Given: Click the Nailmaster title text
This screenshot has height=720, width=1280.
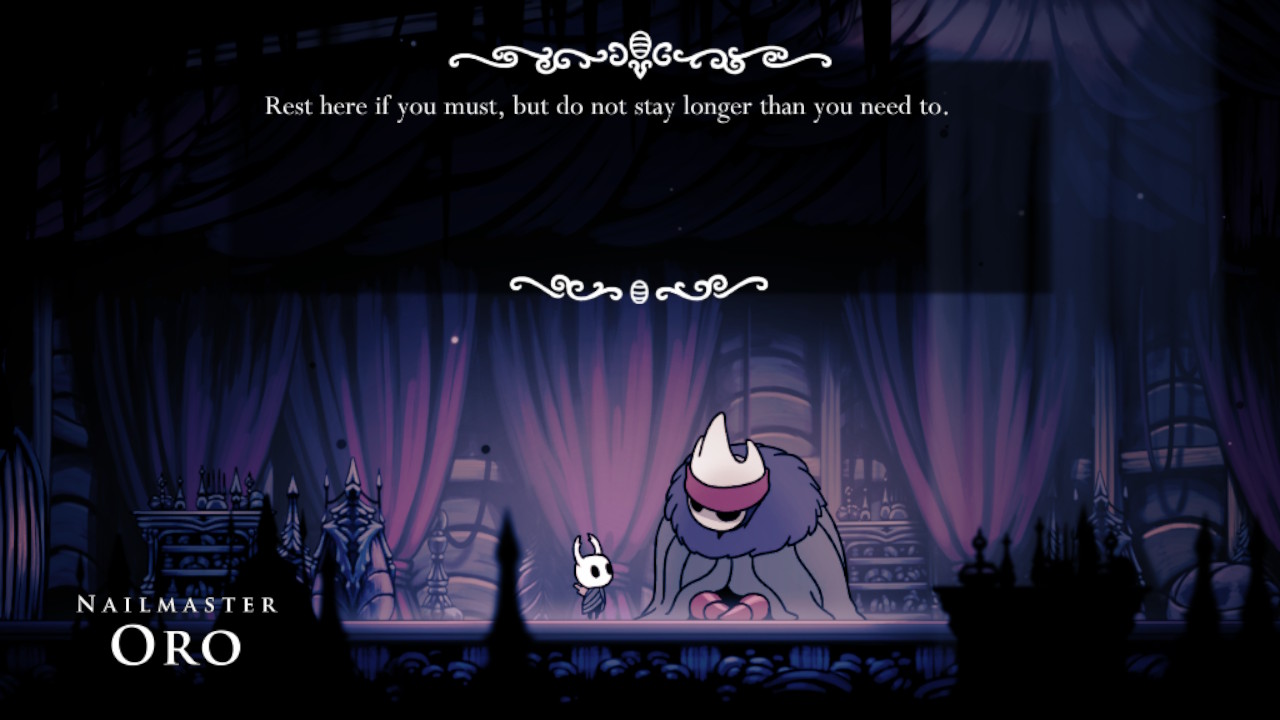Looking at the screenshot, I should tap(178, 601).
